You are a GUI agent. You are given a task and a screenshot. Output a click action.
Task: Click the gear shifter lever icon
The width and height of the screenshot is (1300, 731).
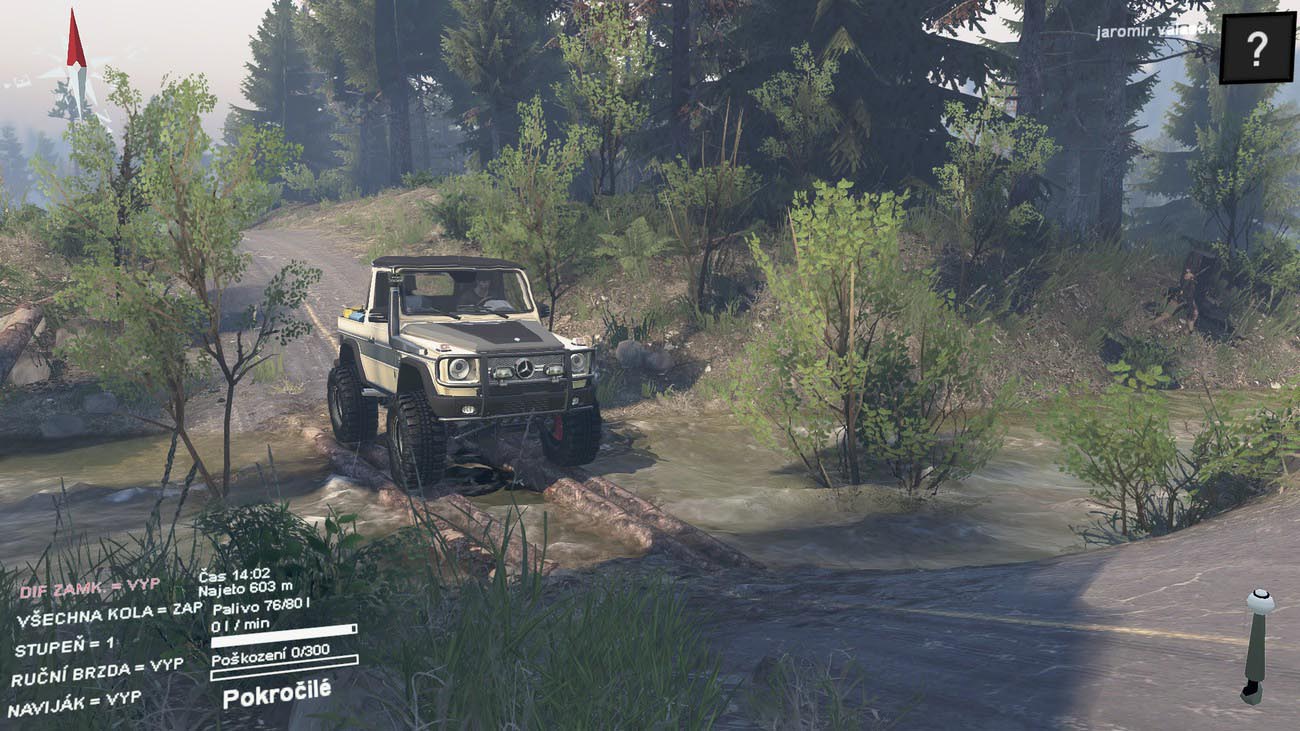click(1257, 644)
